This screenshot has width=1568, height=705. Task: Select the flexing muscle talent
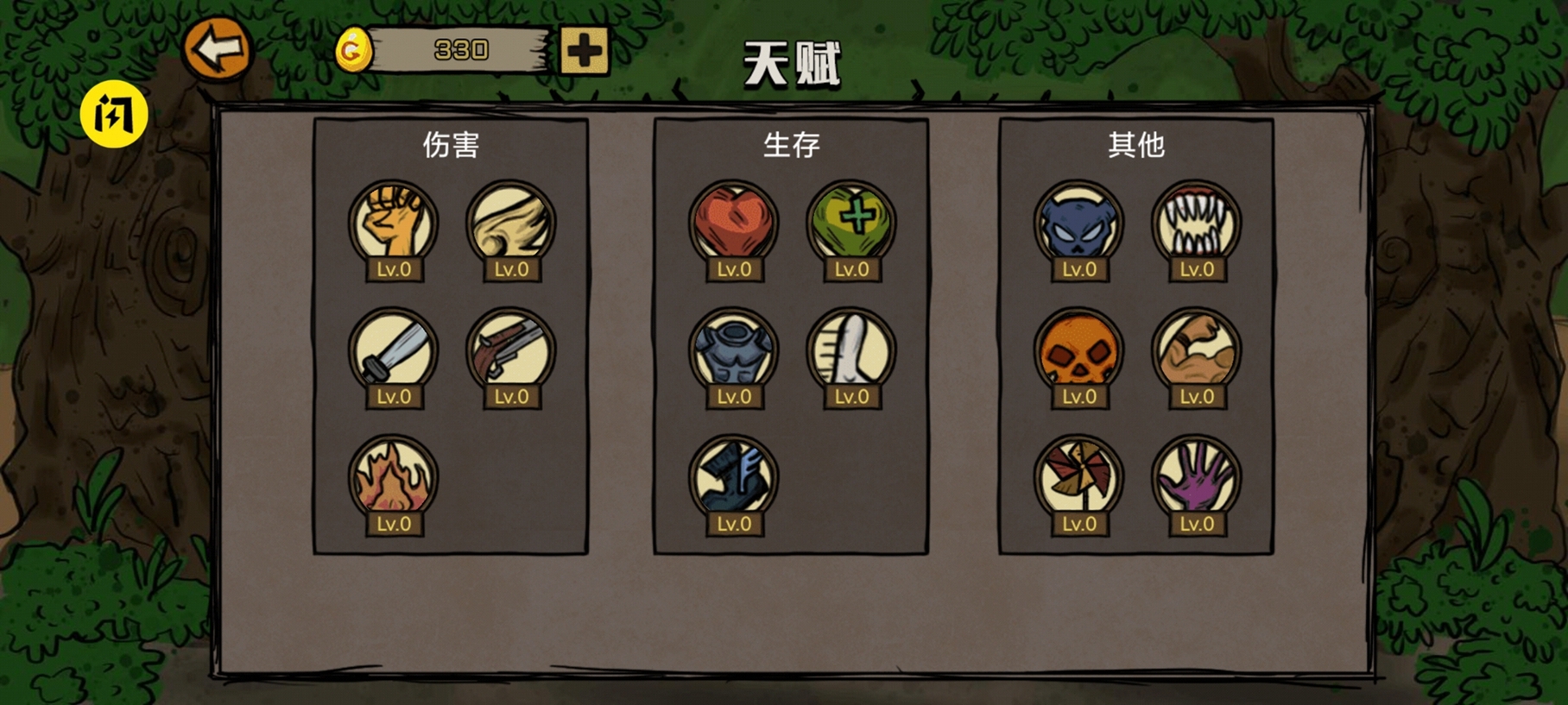click(1195, 352)
